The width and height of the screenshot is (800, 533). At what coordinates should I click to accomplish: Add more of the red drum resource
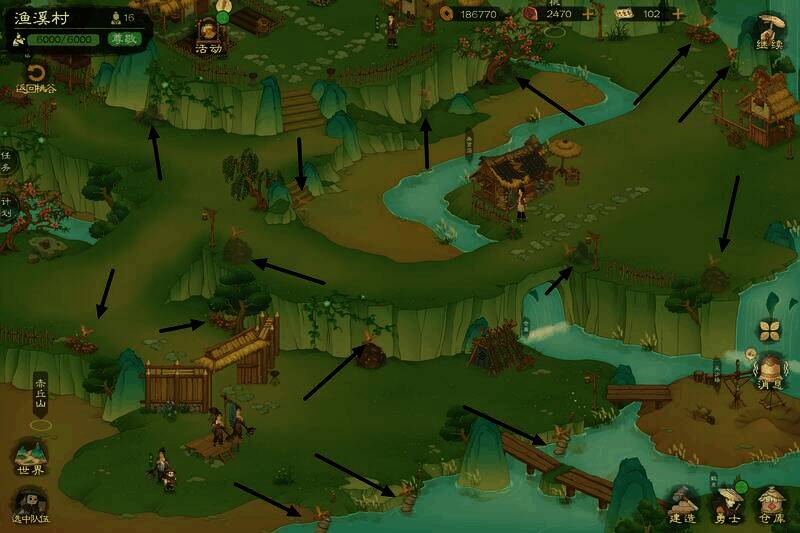click(588, 14)
